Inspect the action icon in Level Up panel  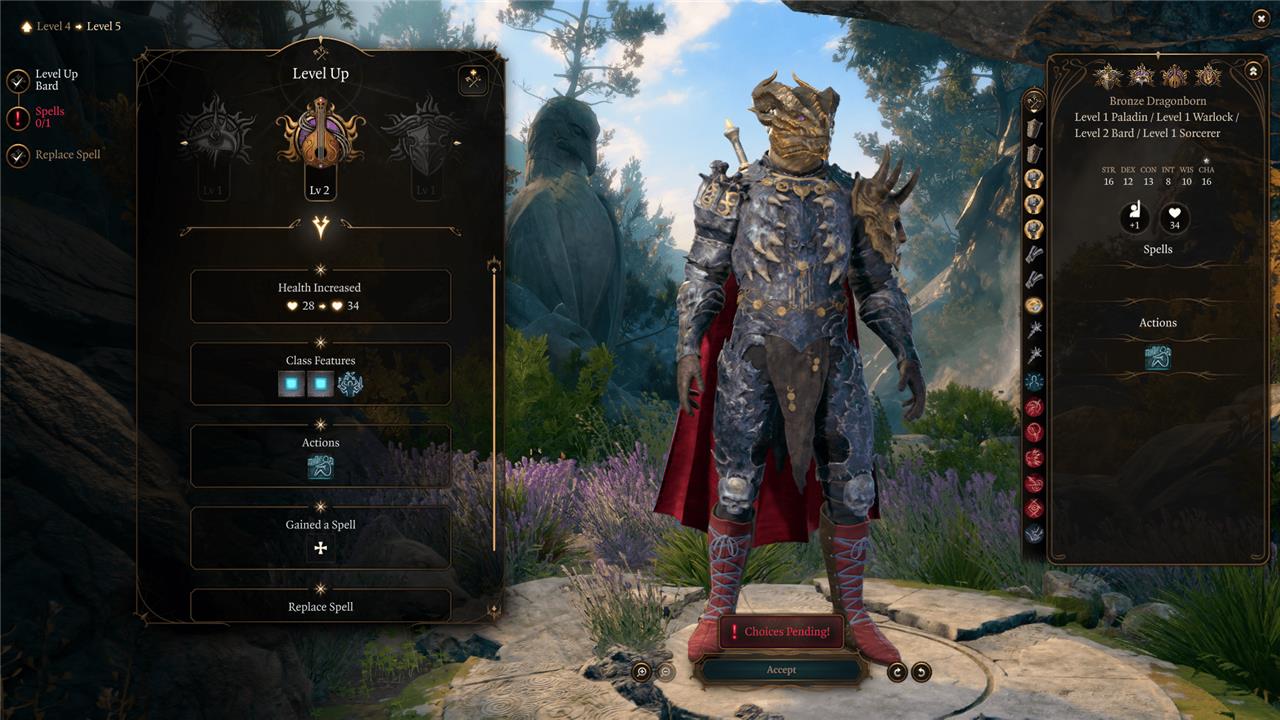point(320,466)
